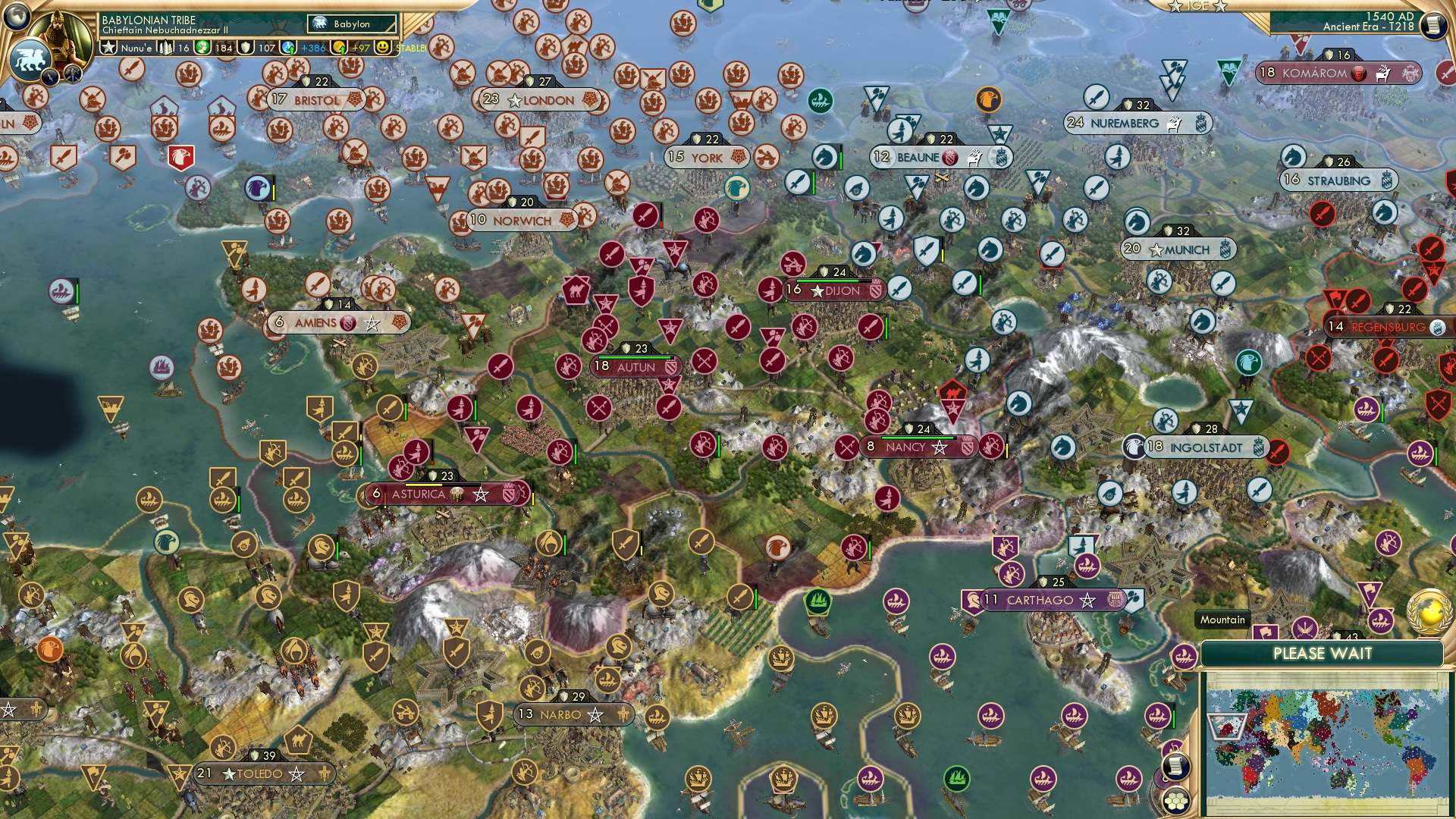Open the Civilopedia scroll at top right
Image resolution: width=1456 pixels, height=819 pixels.
click(1432, 24)
